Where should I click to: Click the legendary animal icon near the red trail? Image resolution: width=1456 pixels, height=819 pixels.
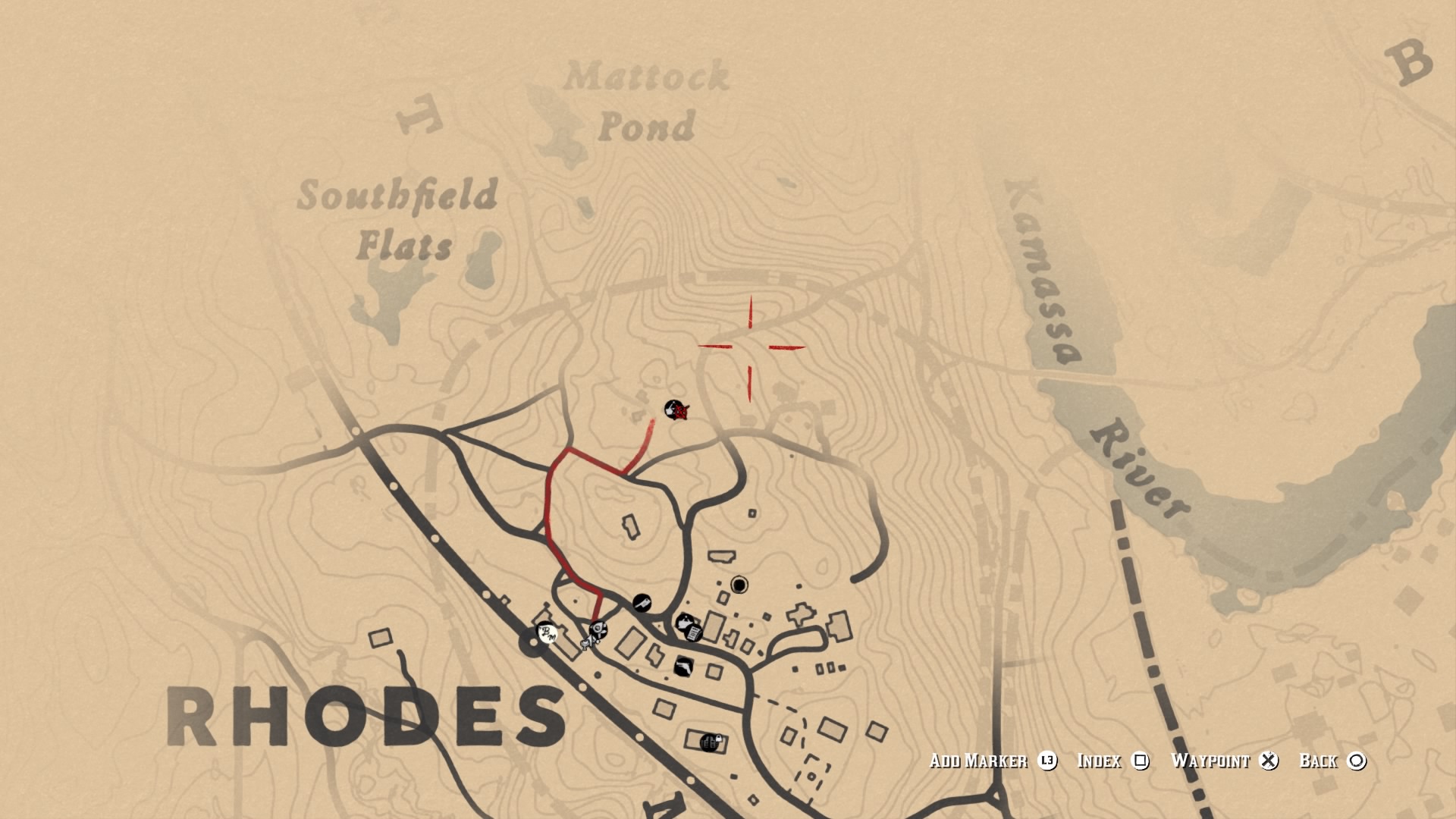click(675, 410)
